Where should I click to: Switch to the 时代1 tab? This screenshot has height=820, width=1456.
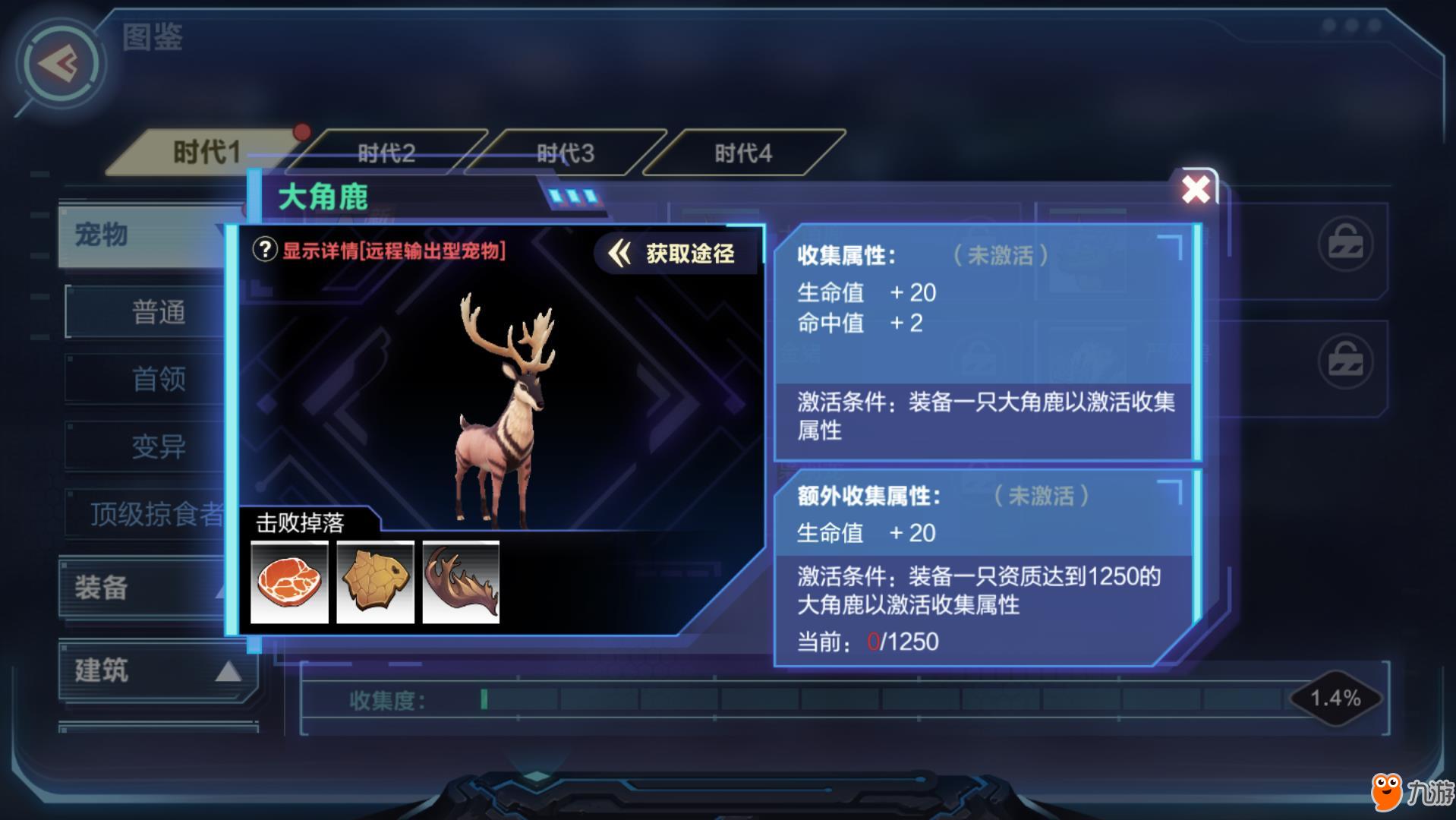205,153
